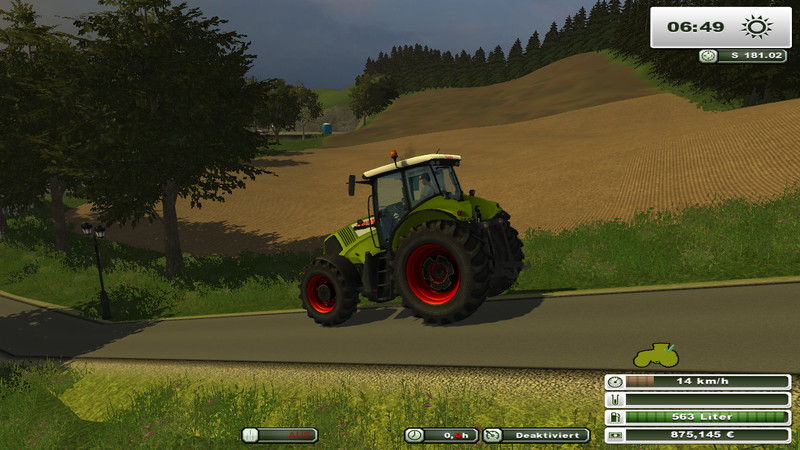Click the red AUS indicator panel
The width and height of the screenshot is (800, 450).
coord(280,435)
